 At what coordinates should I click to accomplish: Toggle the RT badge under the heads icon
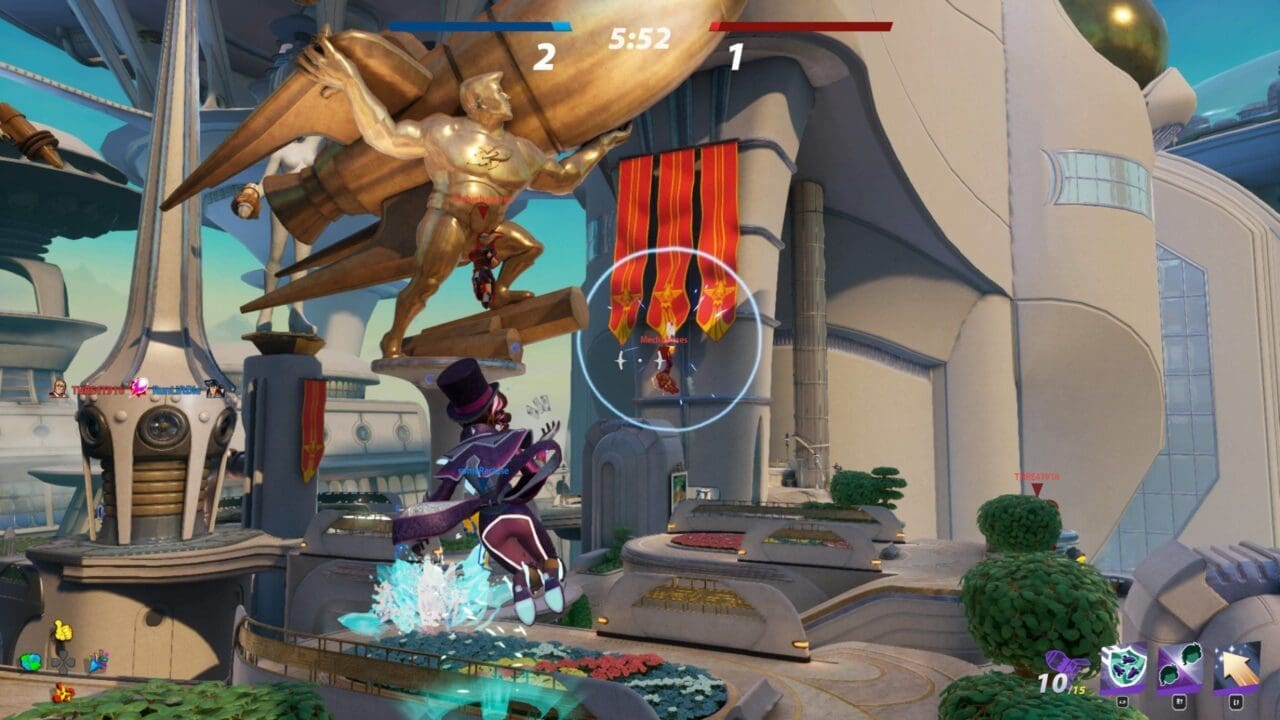tap(1180, 702)
